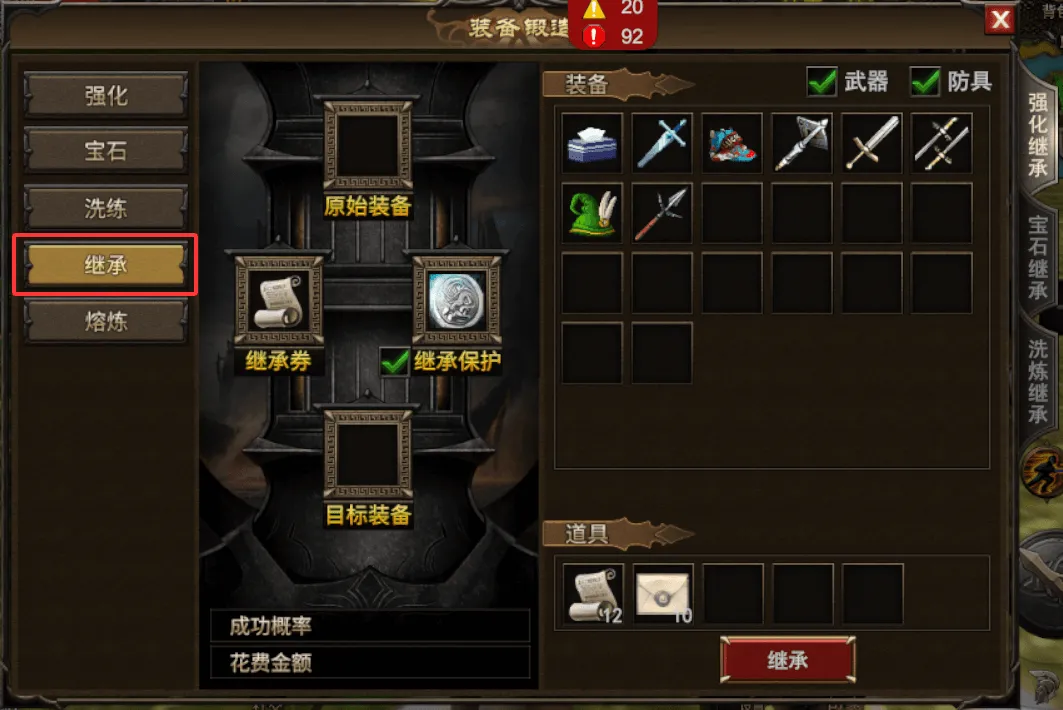Select the twin swords item

click(x=942, y=143)
